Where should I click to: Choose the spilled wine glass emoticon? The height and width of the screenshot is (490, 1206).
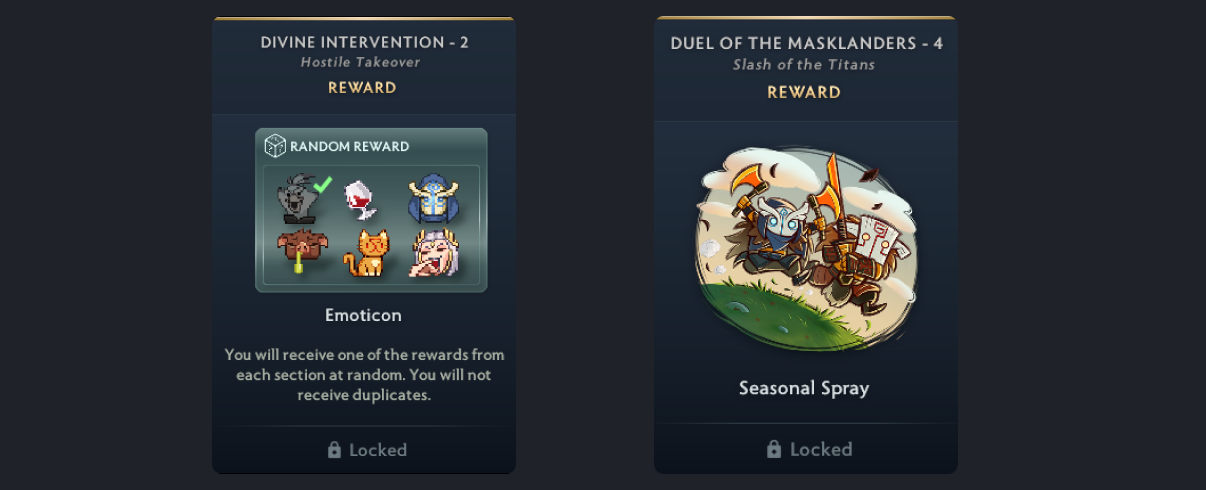(x=360, y=200)
